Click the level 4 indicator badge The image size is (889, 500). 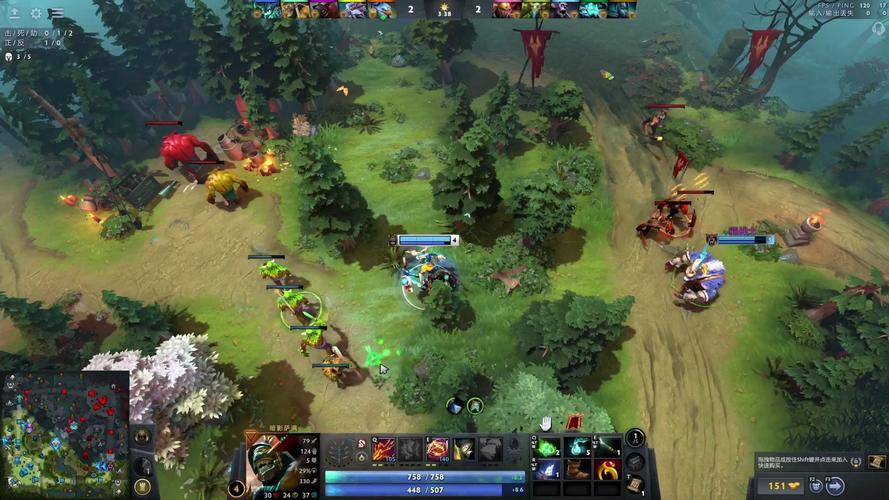pyautogui.click(x=236, y=488)
